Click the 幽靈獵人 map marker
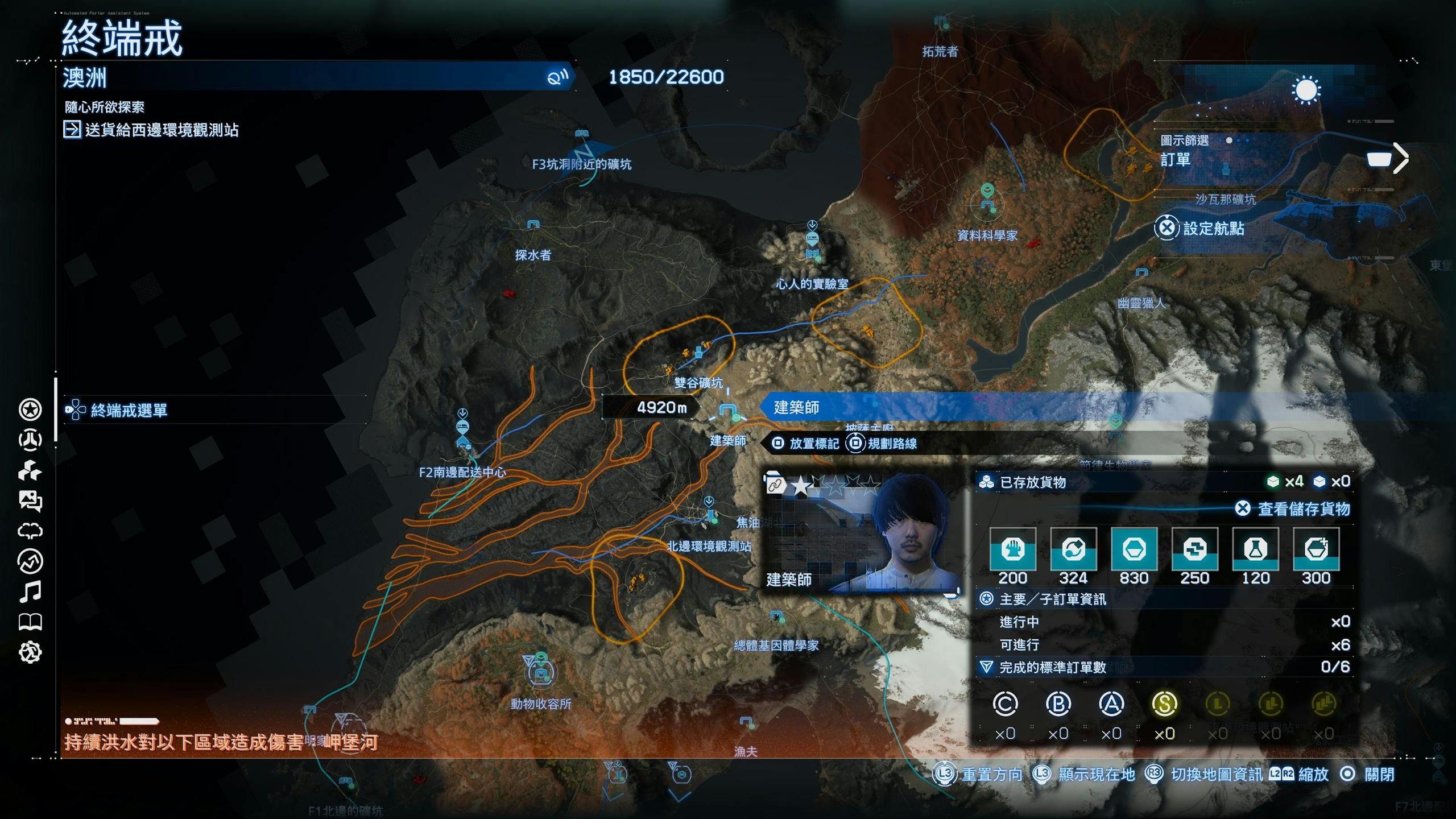 tap(1141, 274)
